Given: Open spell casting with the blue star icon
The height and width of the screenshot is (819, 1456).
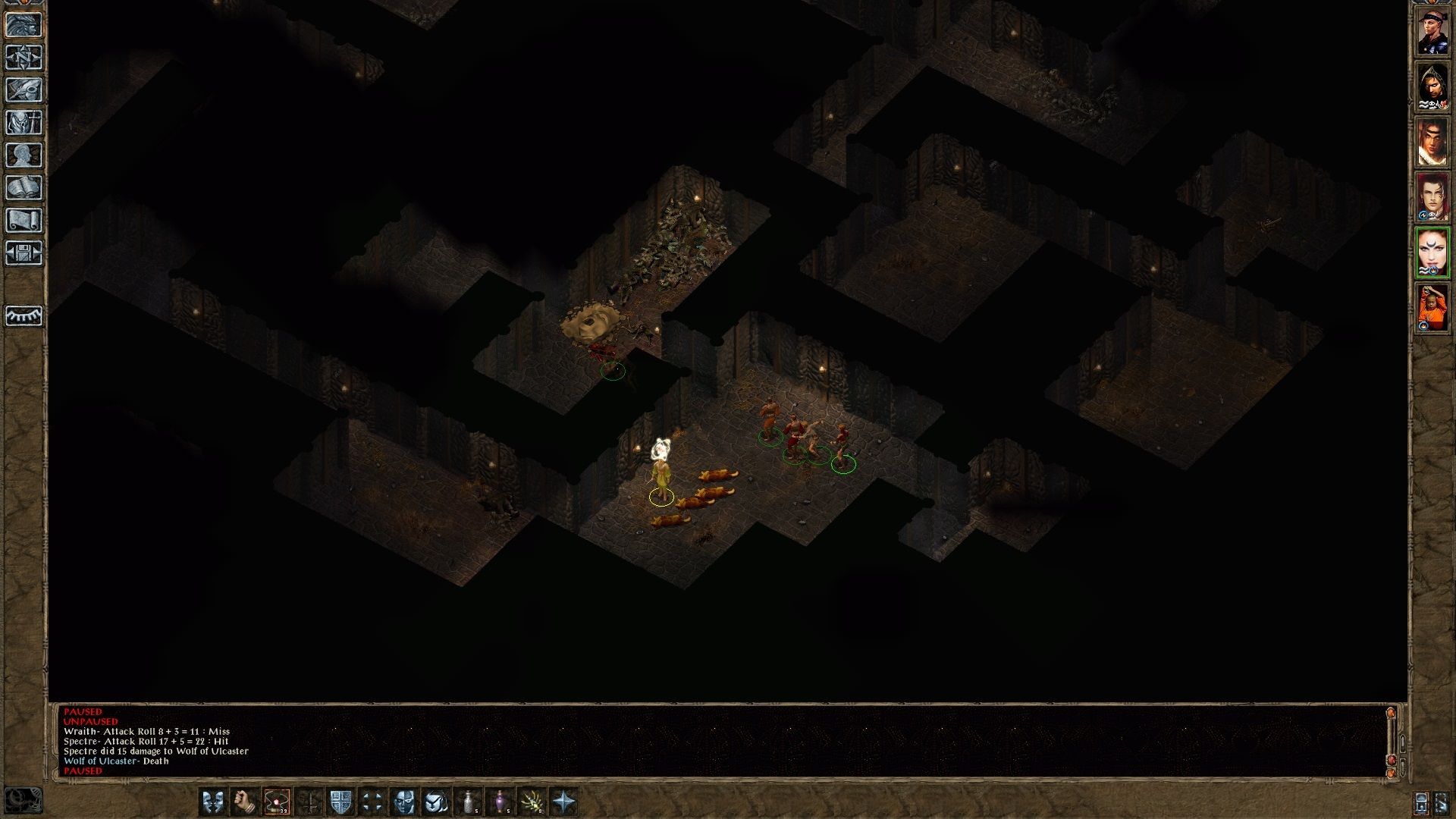Looking at the screenshot, I should point(564,802).
